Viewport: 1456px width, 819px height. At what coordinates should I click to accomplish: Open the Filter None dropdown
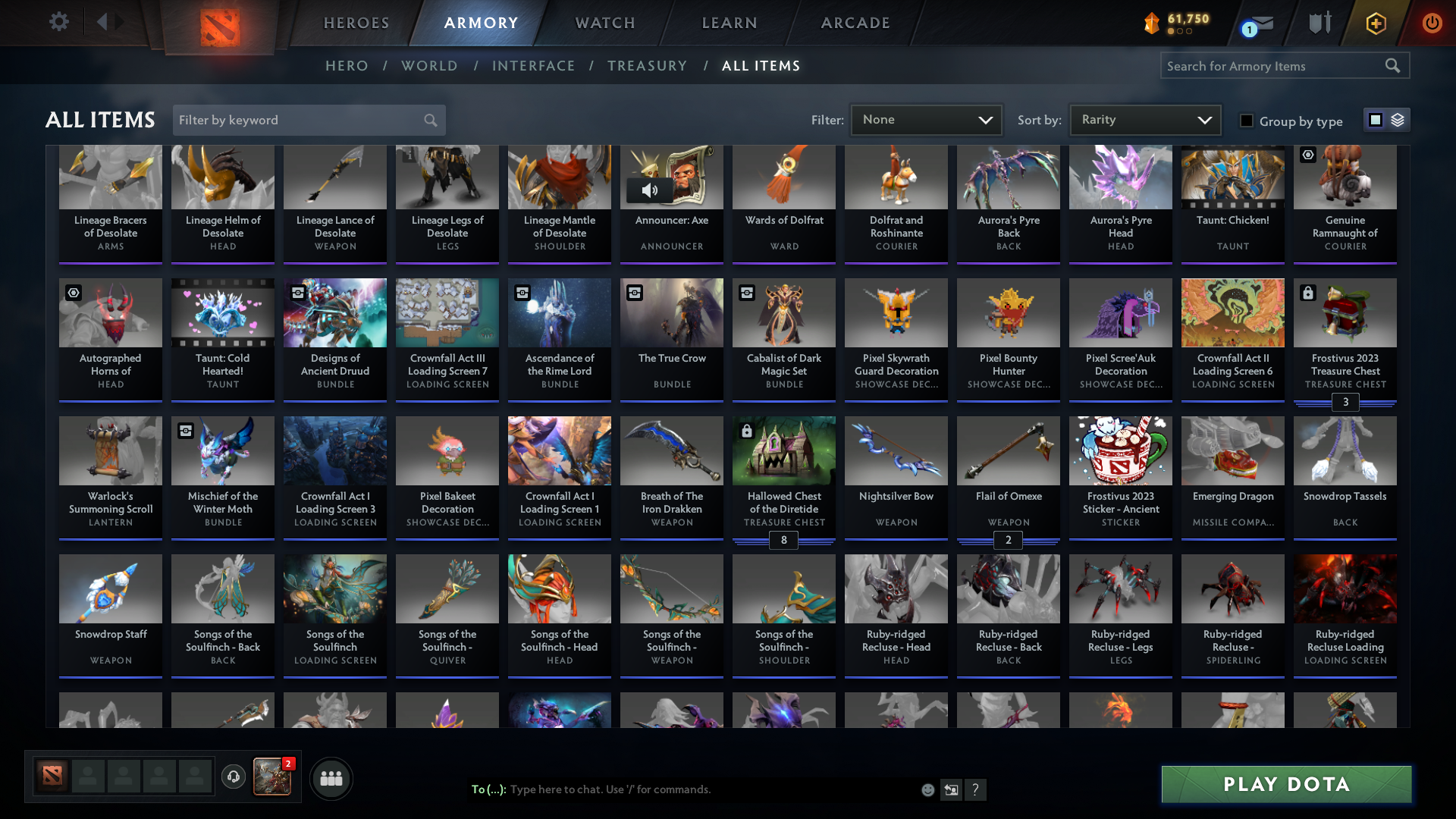pyautogui.click(x=926, y=119)
